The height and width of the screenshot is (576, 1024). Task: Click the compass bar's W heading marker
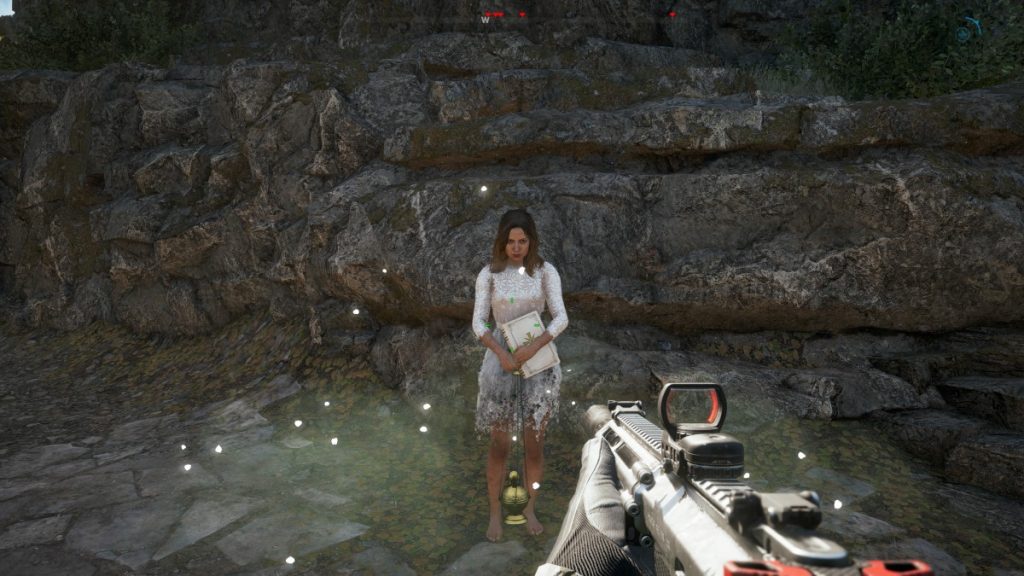(x=486, y=18)
